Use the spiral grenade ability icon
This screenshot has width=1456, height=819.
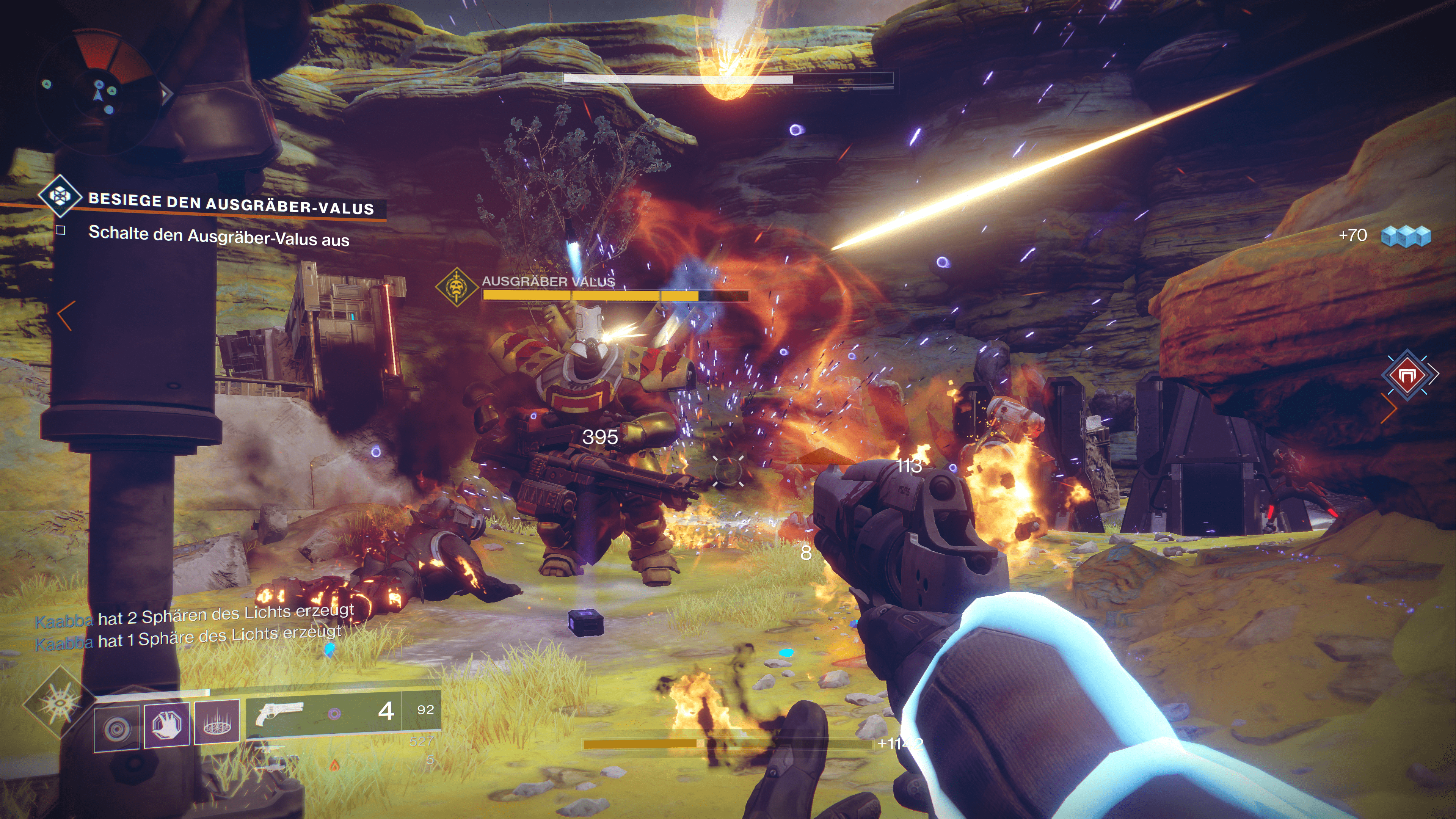116,728
